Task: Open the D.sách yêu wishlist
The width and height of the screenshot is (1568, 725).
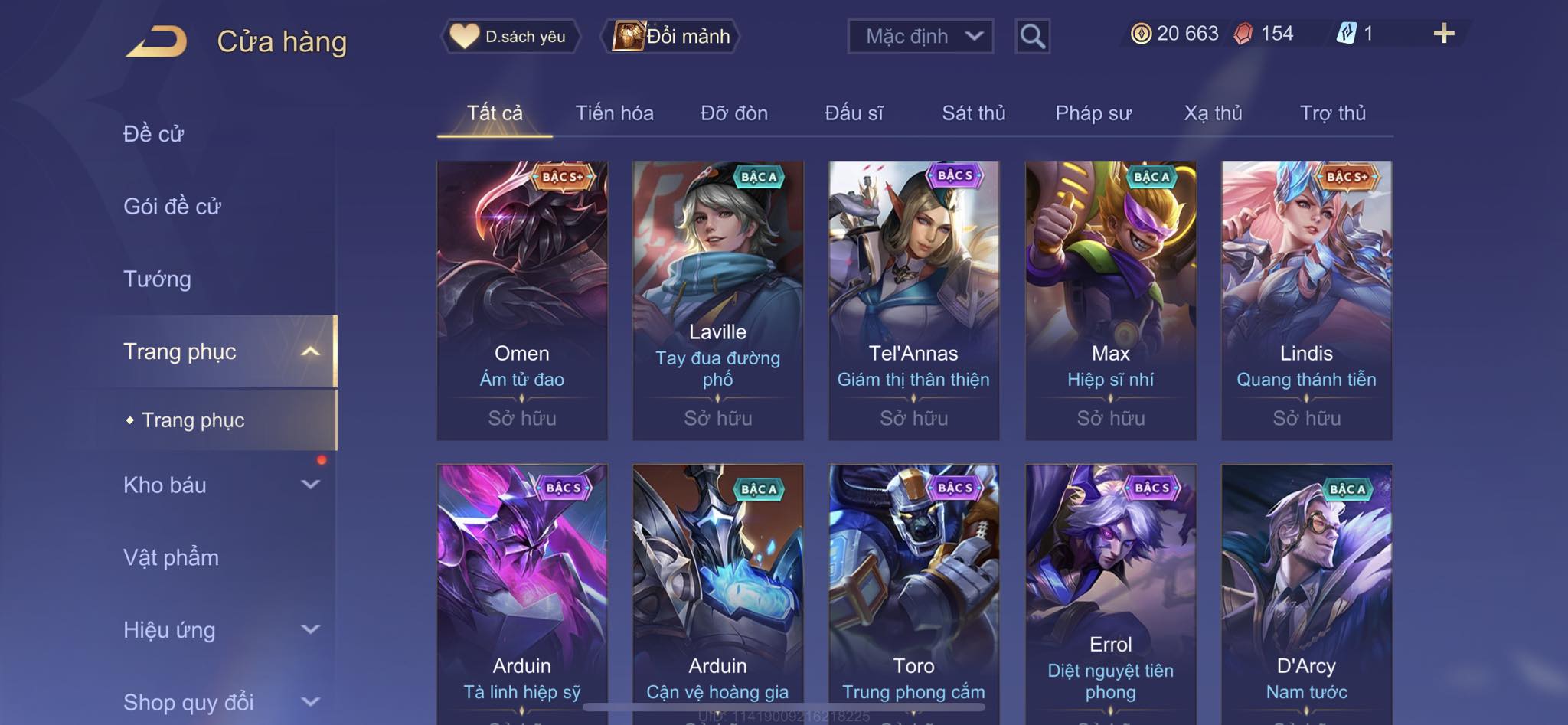Action: (509, 36)
